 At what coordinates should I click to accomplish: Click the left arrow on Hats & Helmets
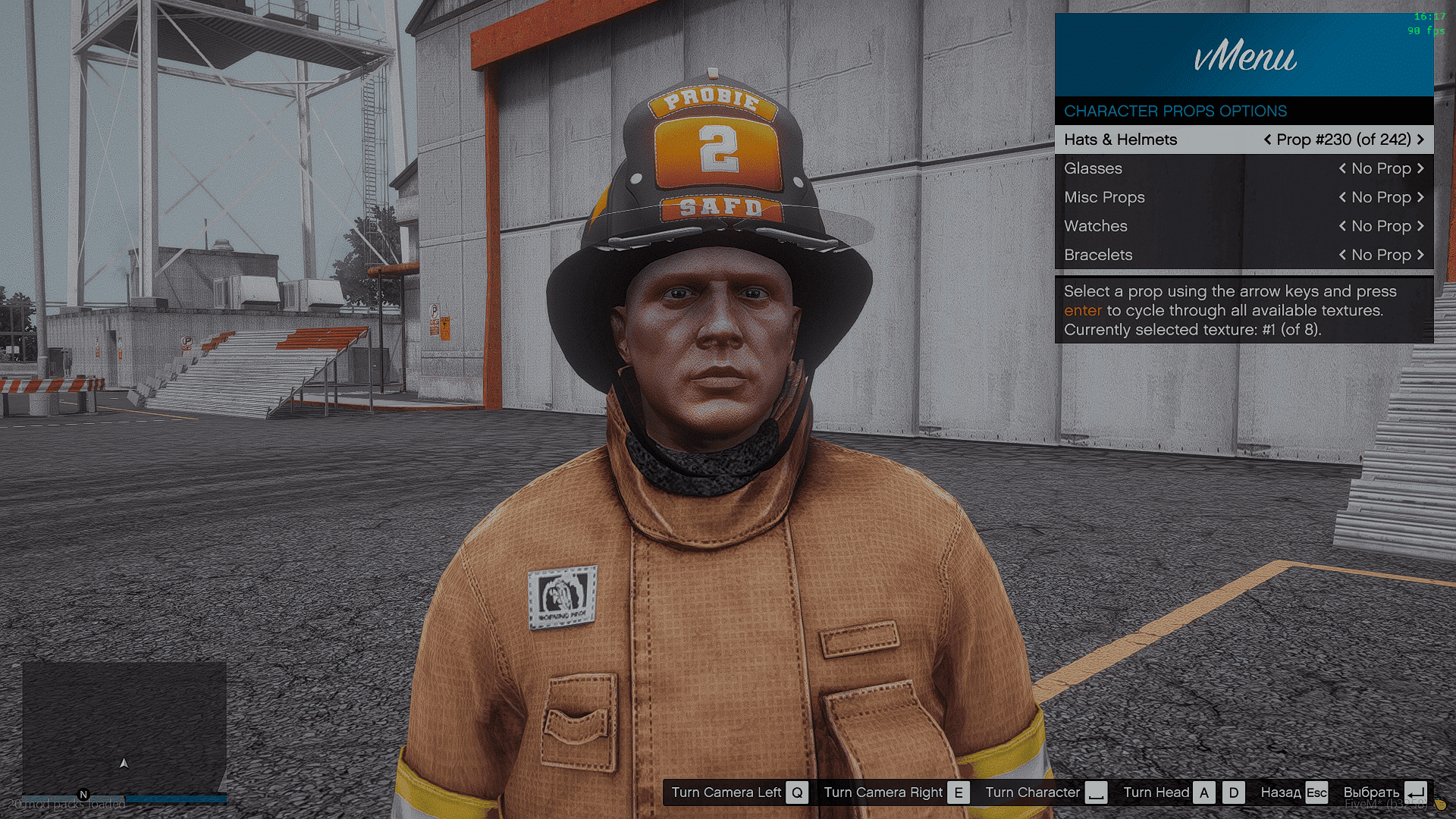(x=1267, y=140)
